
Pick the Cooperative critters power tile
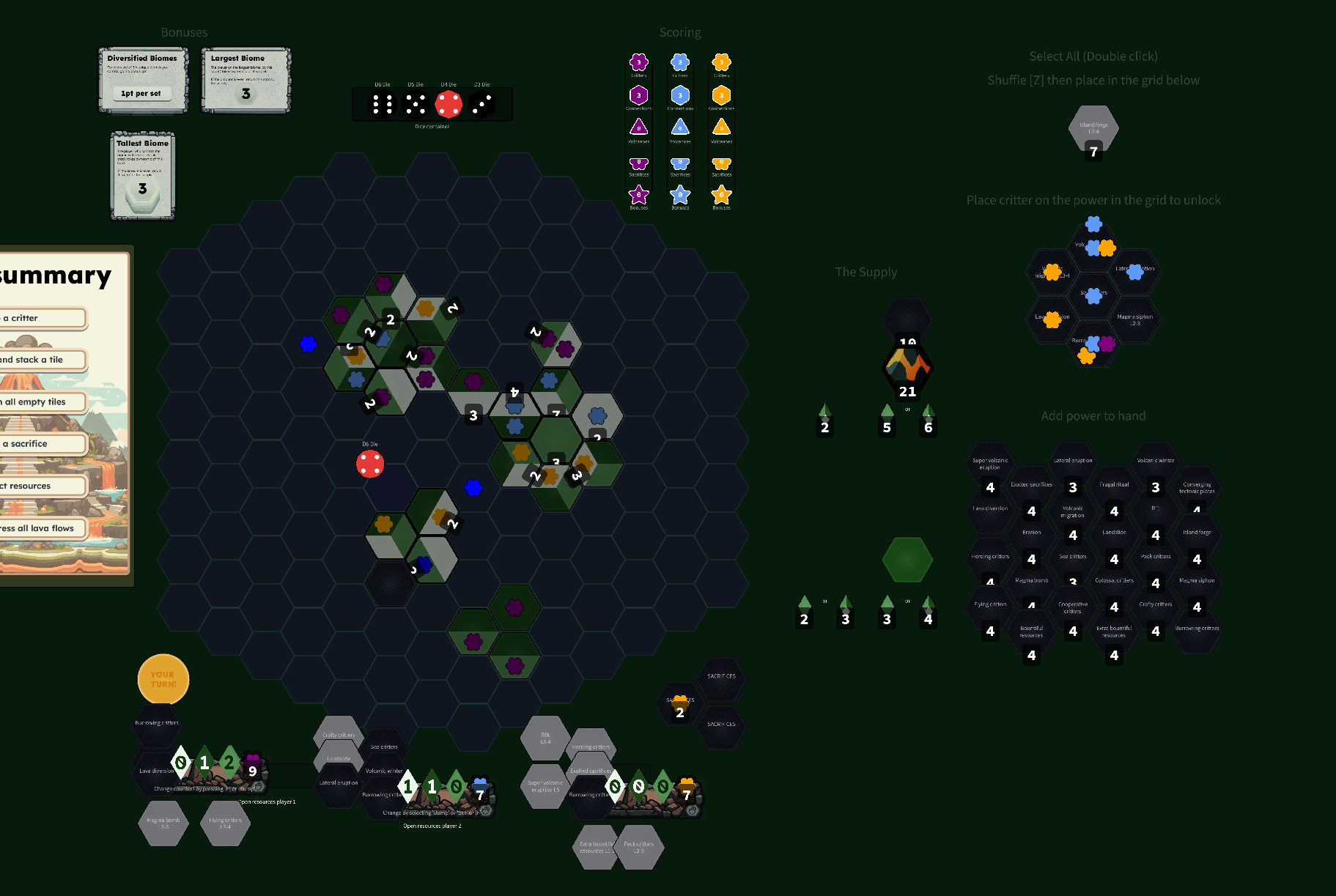[1072, 607]
